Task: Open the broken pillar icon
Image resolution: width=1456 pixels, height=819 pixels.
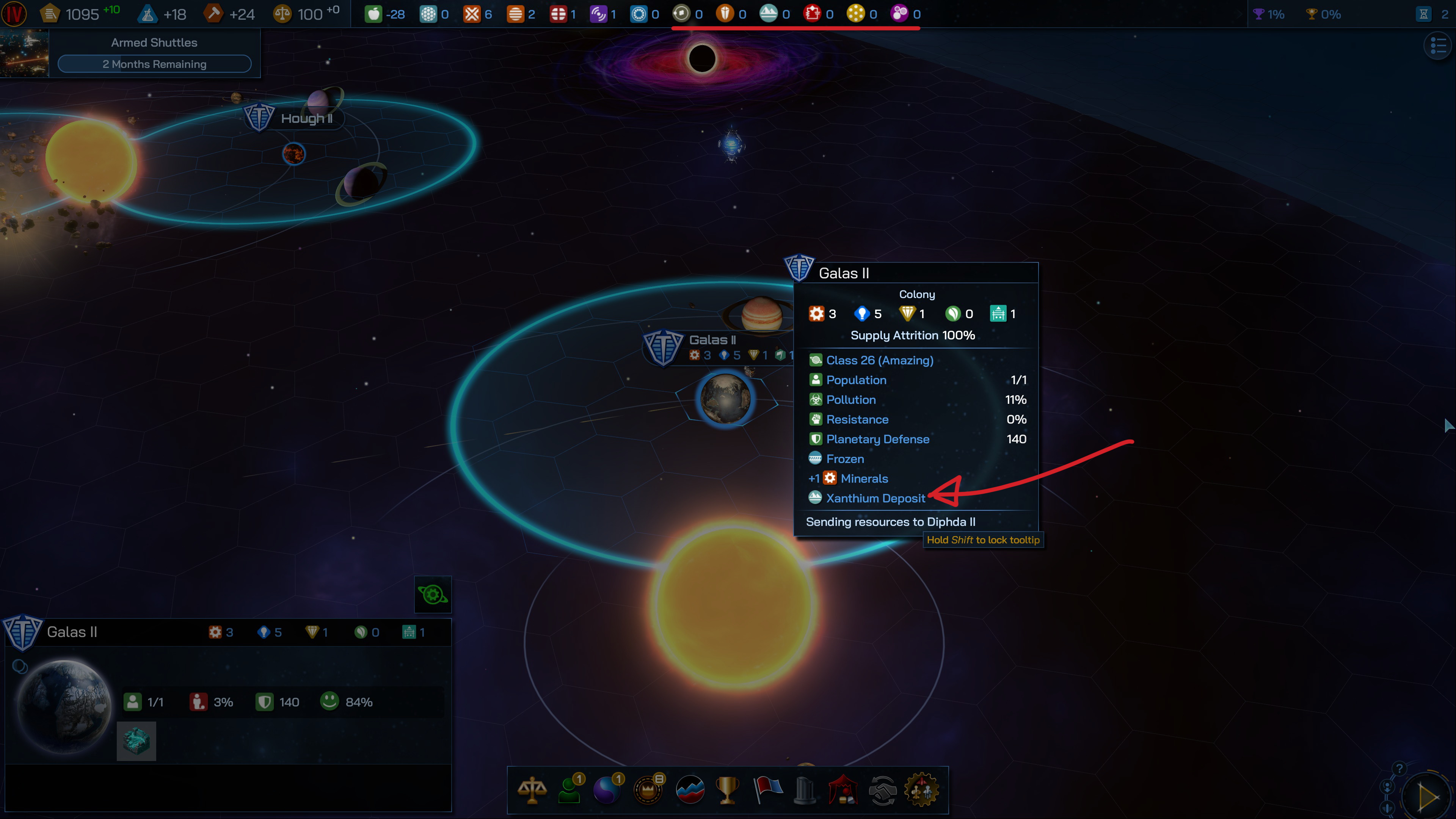Action: tap(804, 790)
